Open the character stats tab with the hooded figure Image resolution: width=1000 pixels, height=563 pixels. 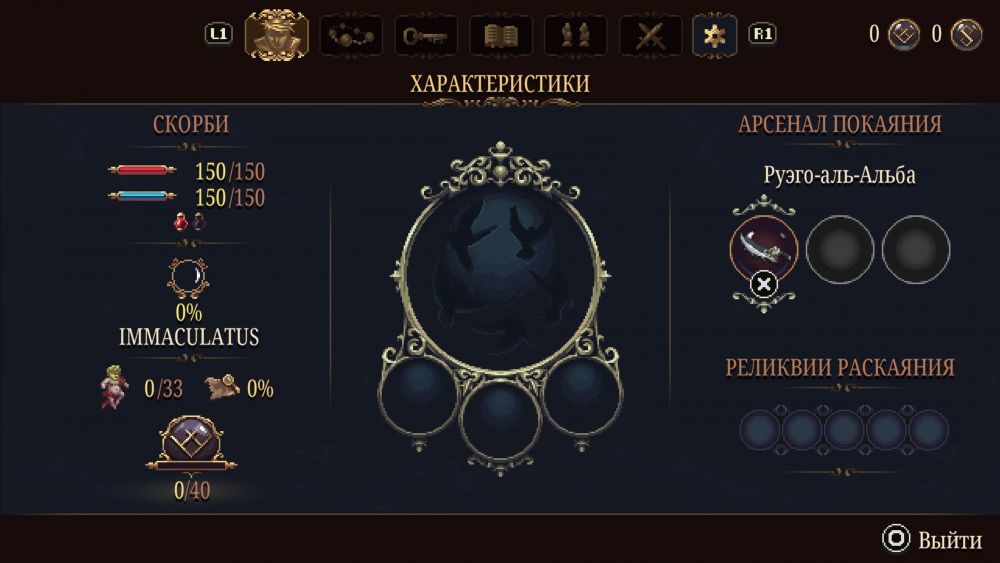point(276,35)
